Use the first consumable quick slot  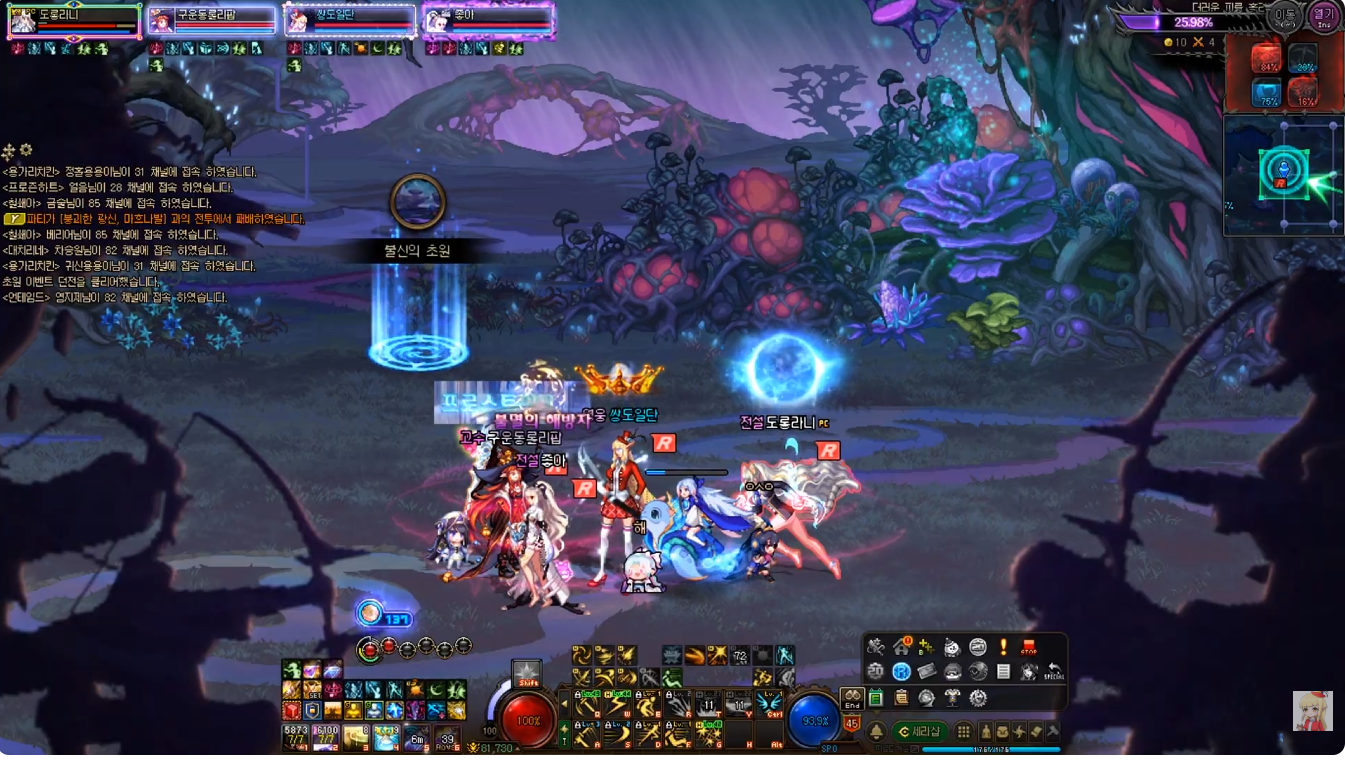[296, 737]
